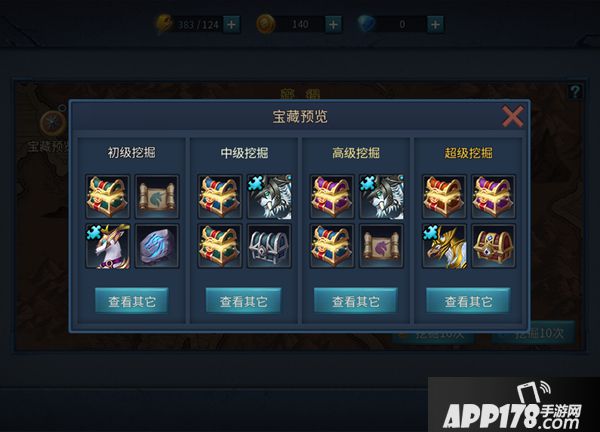Select the scroll item in 高级挖掘

379,243
